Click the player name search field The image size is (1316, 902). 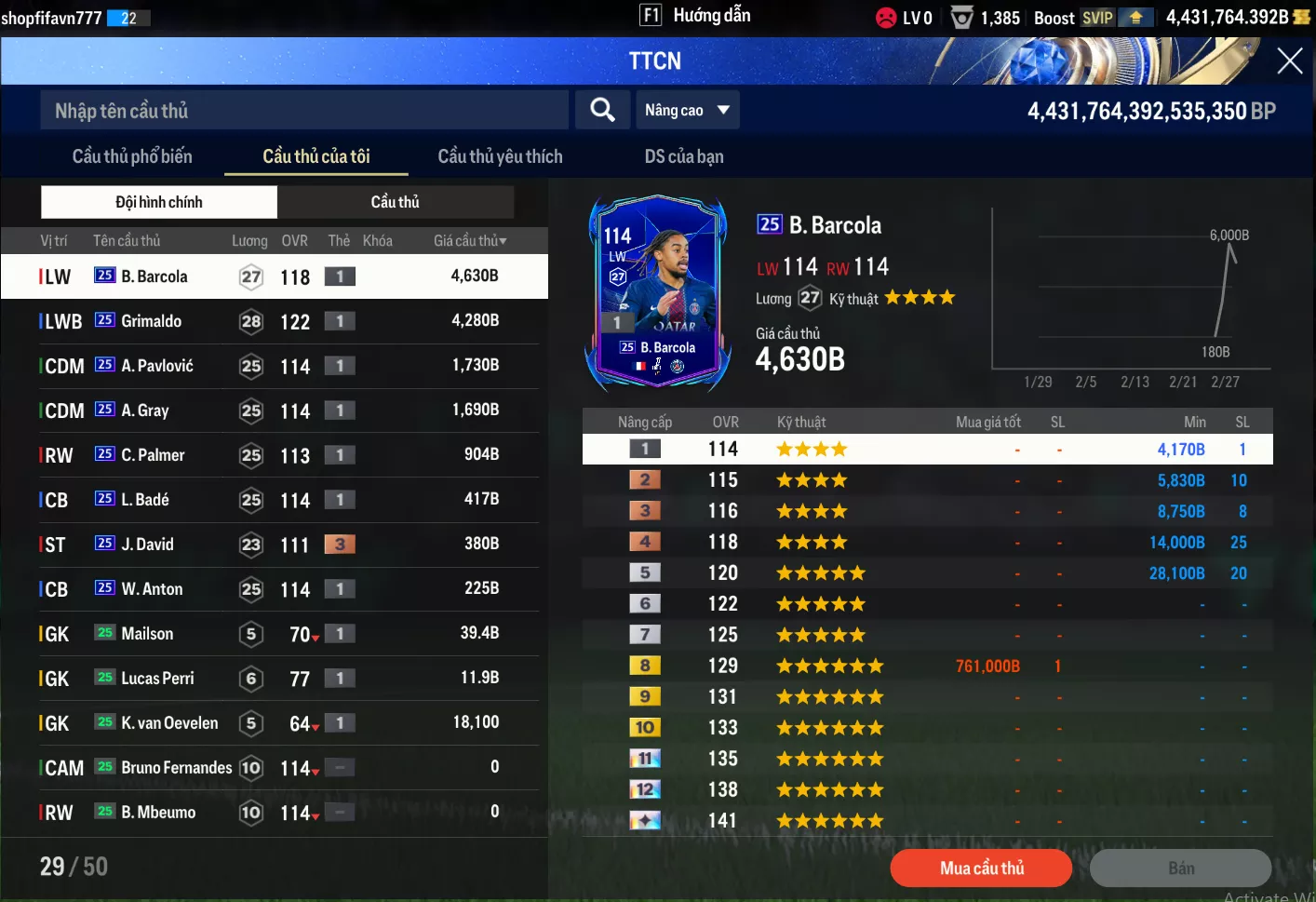coord(303,111)
